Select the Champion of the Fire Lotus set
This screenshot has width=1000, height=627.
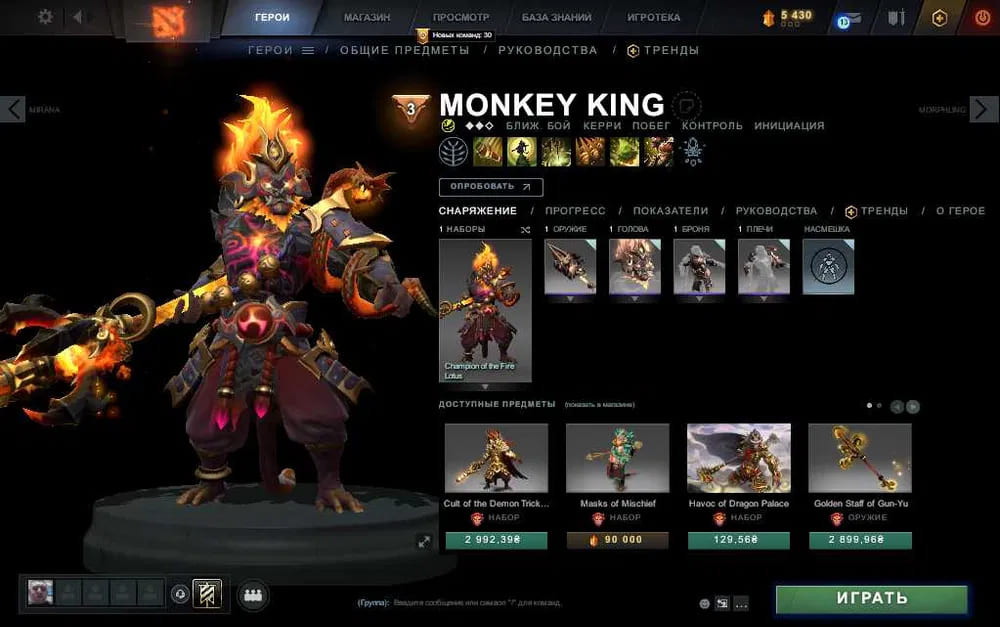point(485,310)
